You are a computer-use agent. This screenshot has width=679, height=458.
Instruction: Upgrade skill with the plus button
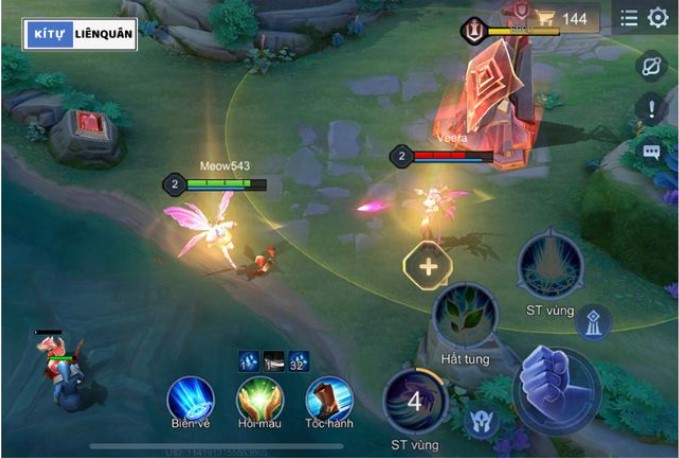click(428, 267)
